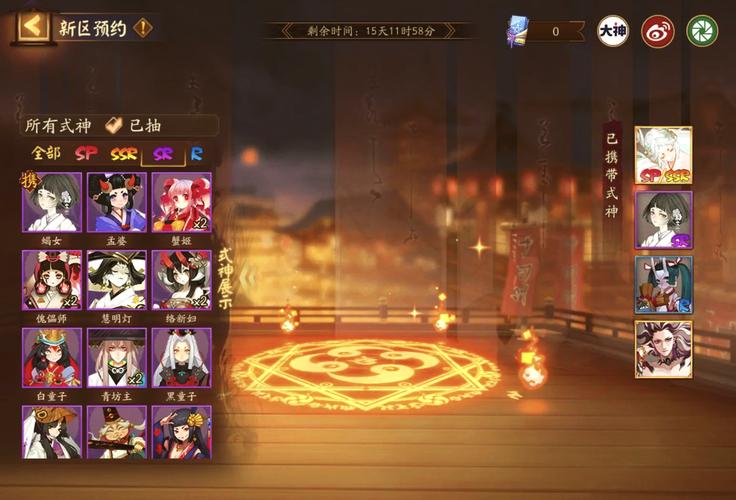
Task: Choose the 孟婆 shikigami portrait
Action: (x=116, y=202)
